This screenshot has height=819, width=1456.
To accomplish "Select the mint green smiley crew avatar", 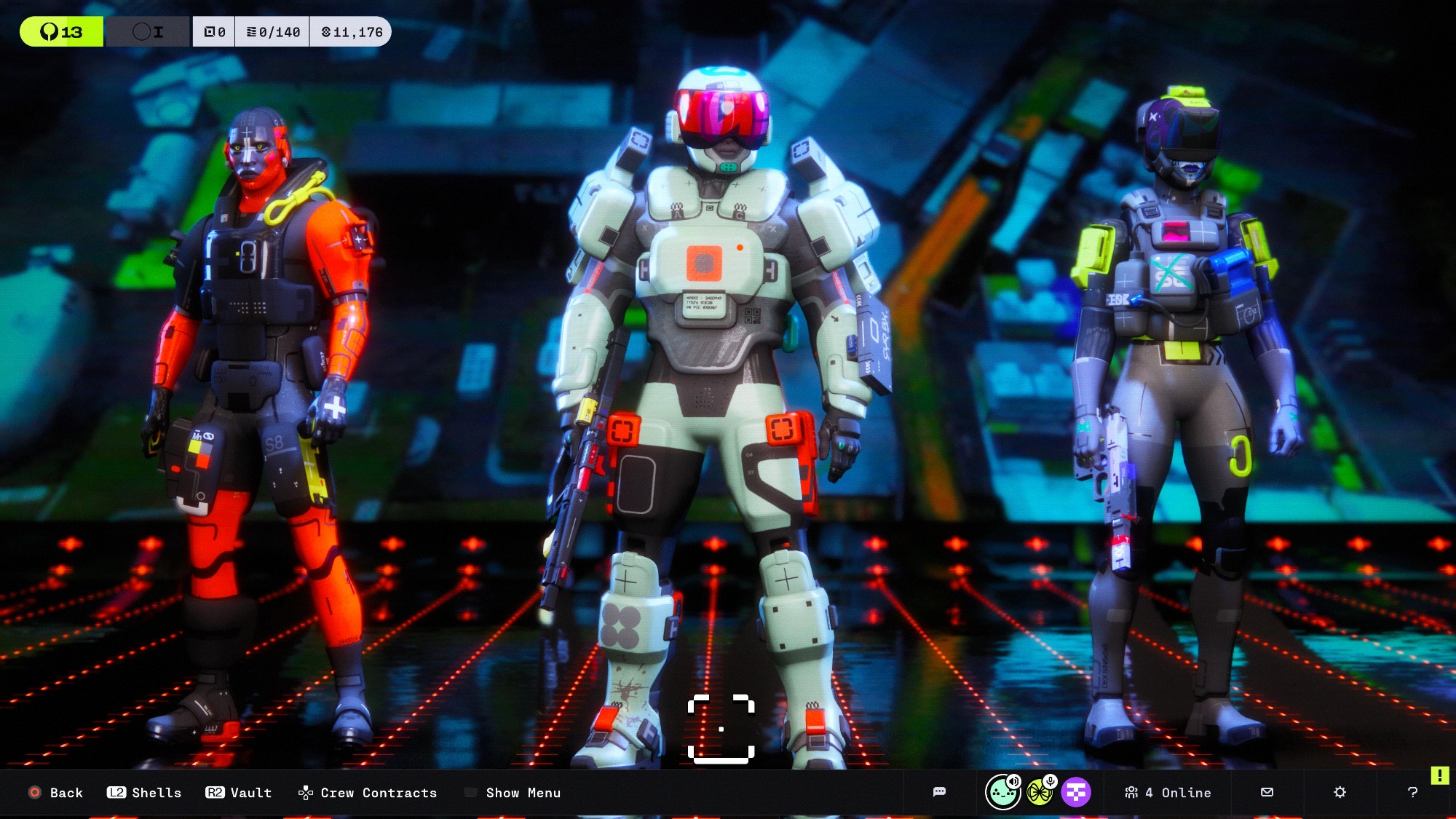I will 1002,792.
